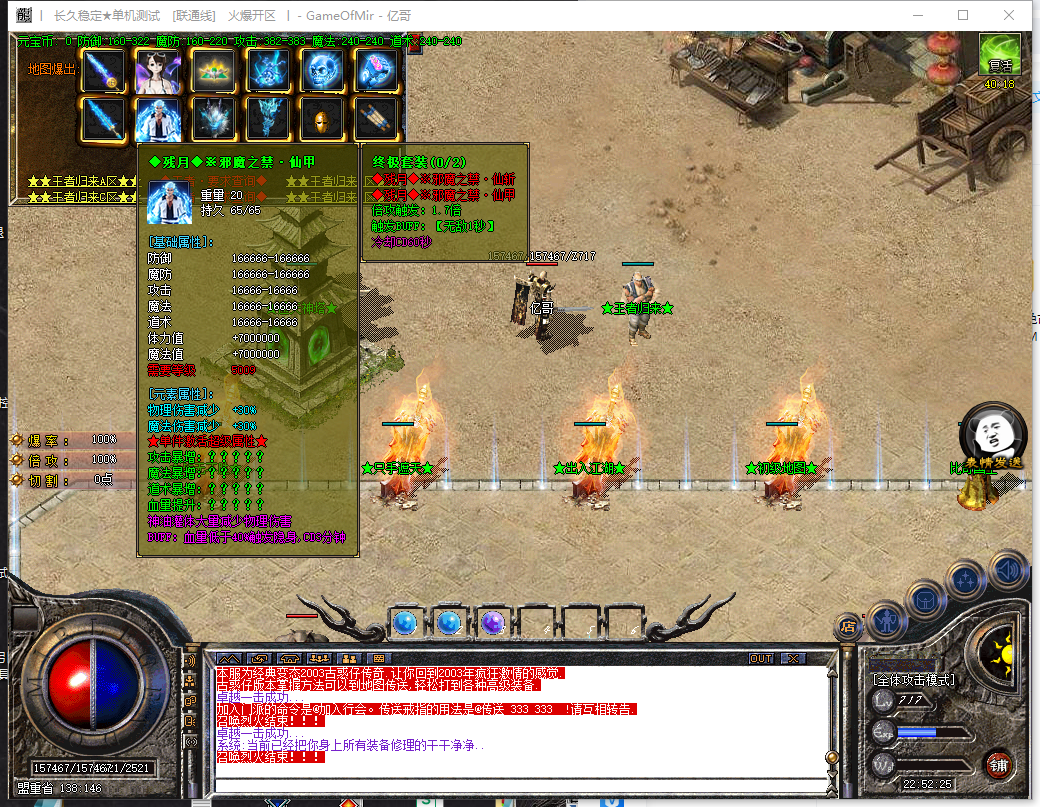Use the purple orb hotbar slot
The height and width of the screenshot is (807, 1040).
492,623
